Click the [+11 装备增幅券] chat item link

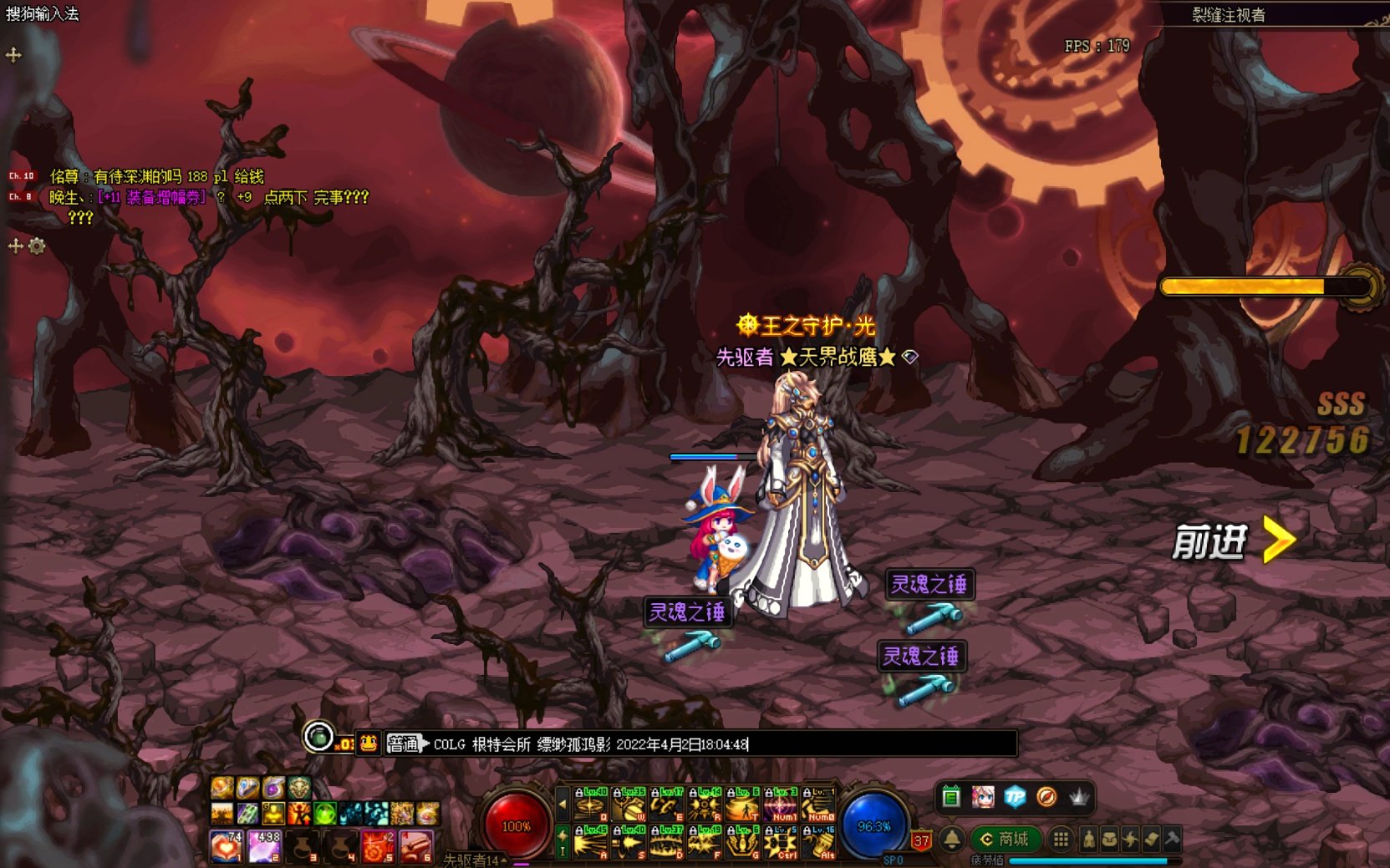[x=151, y=197]
